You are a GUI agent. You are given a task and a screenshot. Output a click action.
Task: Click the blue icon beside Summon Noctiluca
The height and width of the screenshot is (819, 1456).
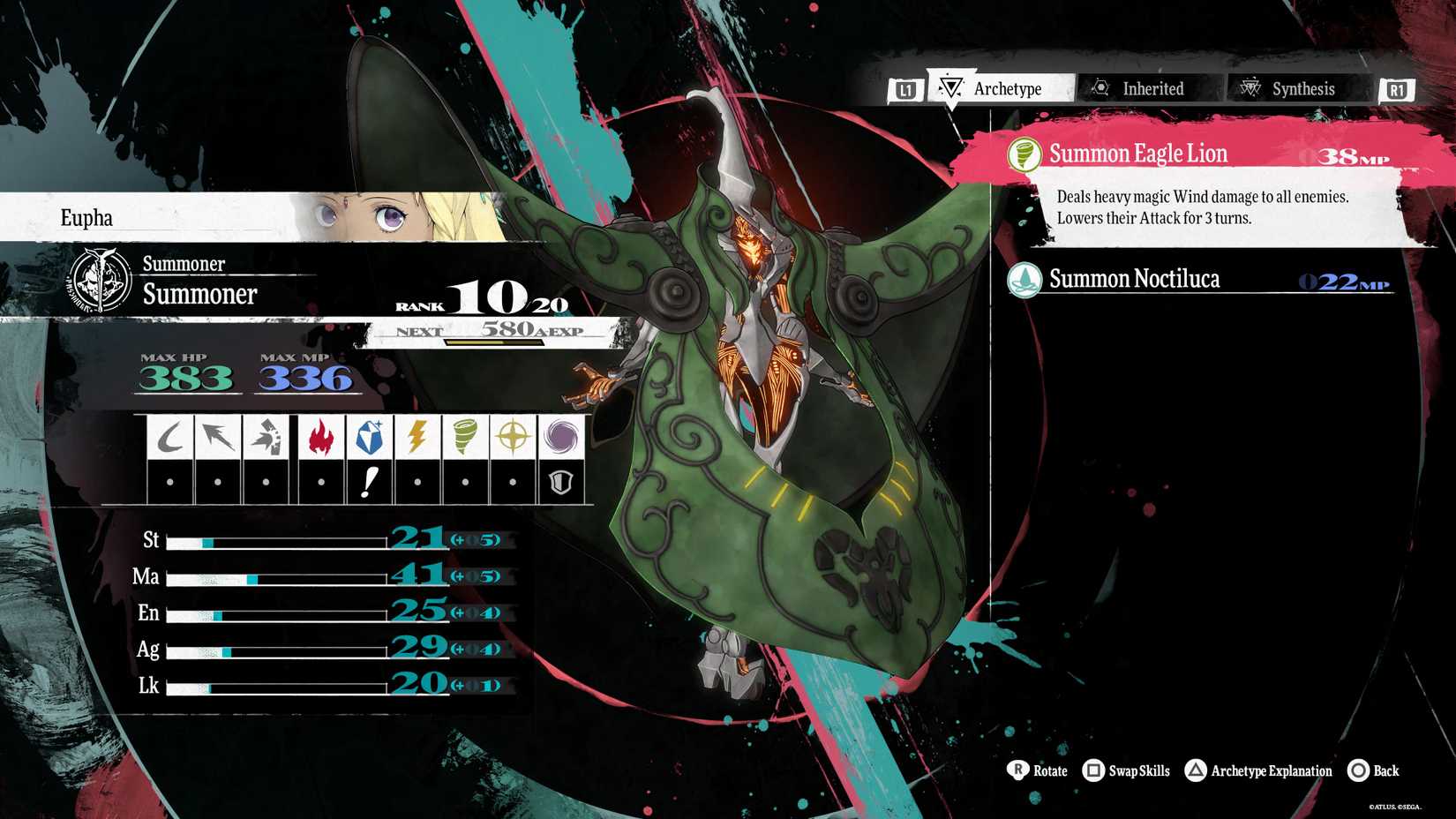tap(1024, 280)
